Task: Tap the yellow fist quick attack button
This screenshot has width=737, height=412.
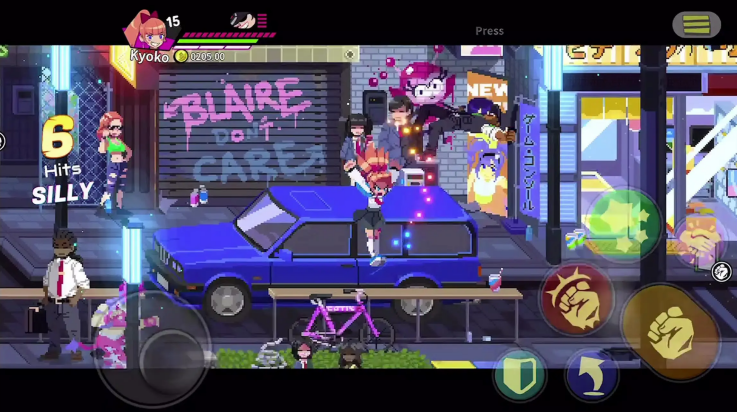Action: click(x=669, y=330)
